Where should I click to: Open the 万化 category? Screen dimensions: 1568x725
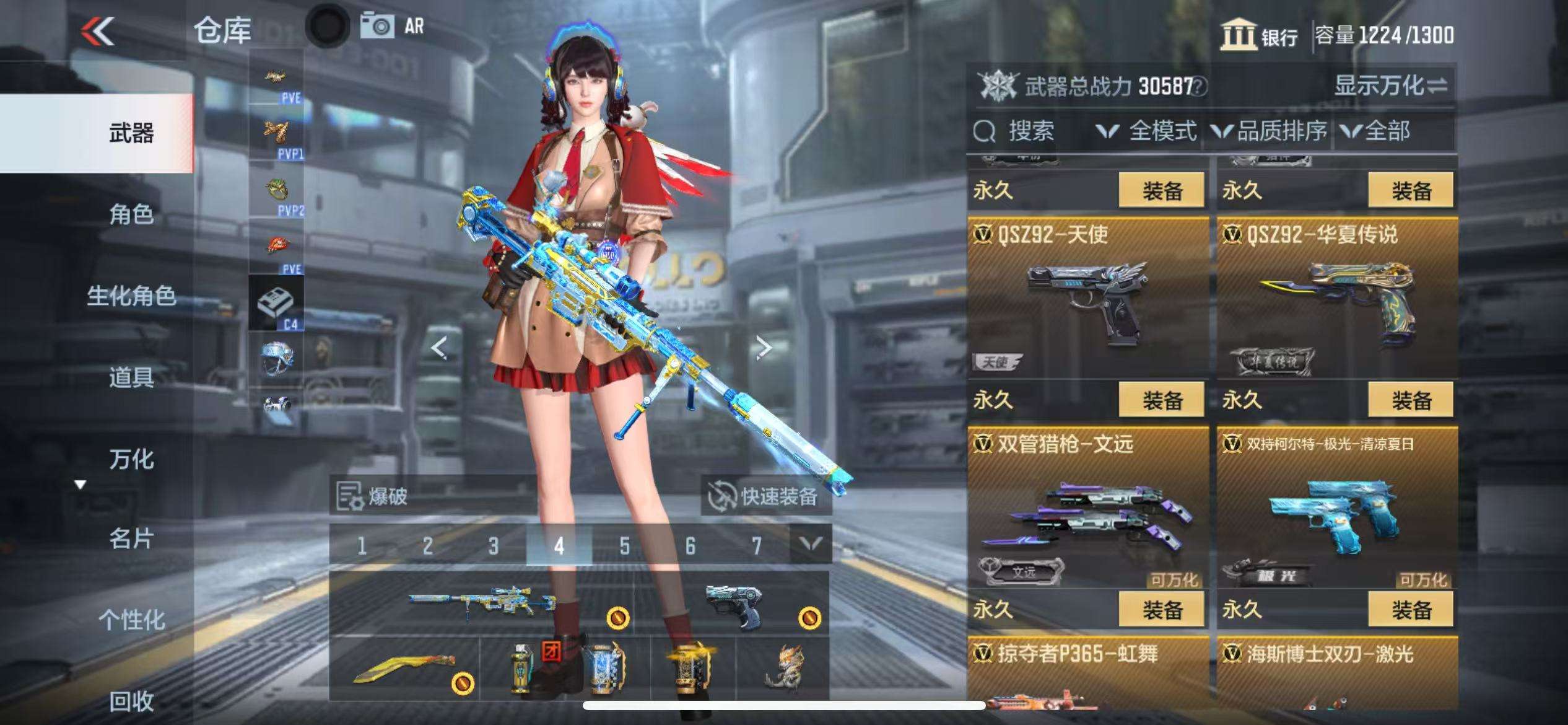[x=131, y=459]
